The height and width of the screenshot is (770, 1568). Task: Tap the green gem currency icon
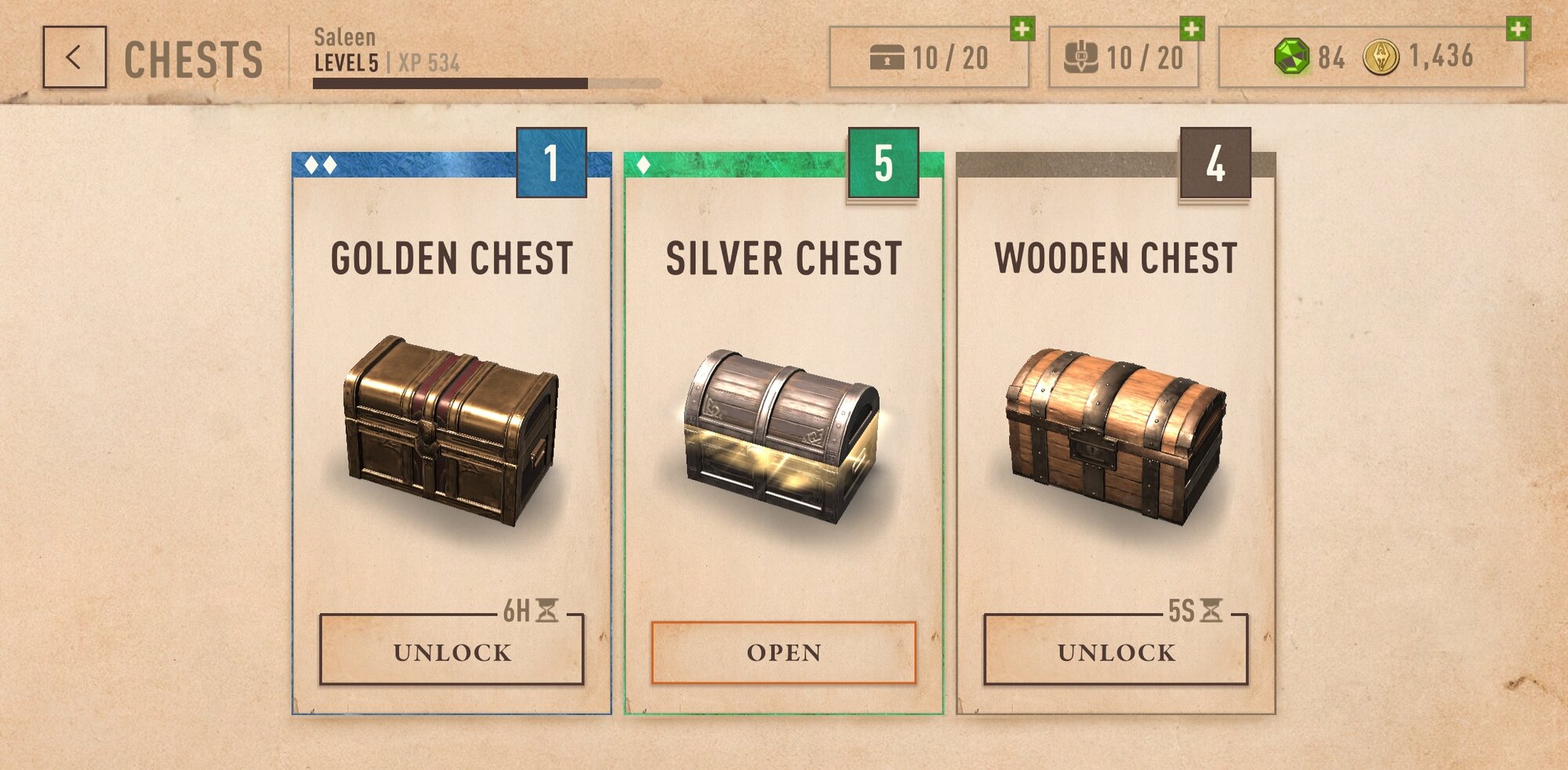1291,56
